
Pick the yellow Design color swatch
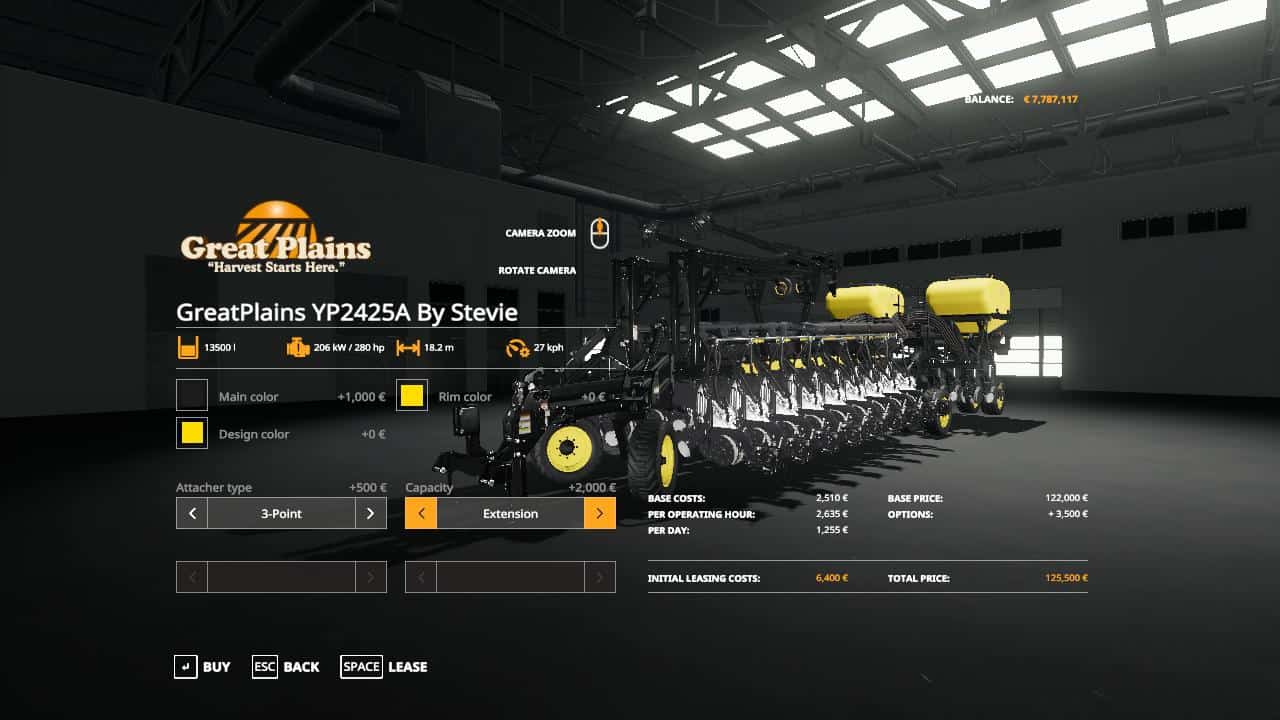[192, 433]
